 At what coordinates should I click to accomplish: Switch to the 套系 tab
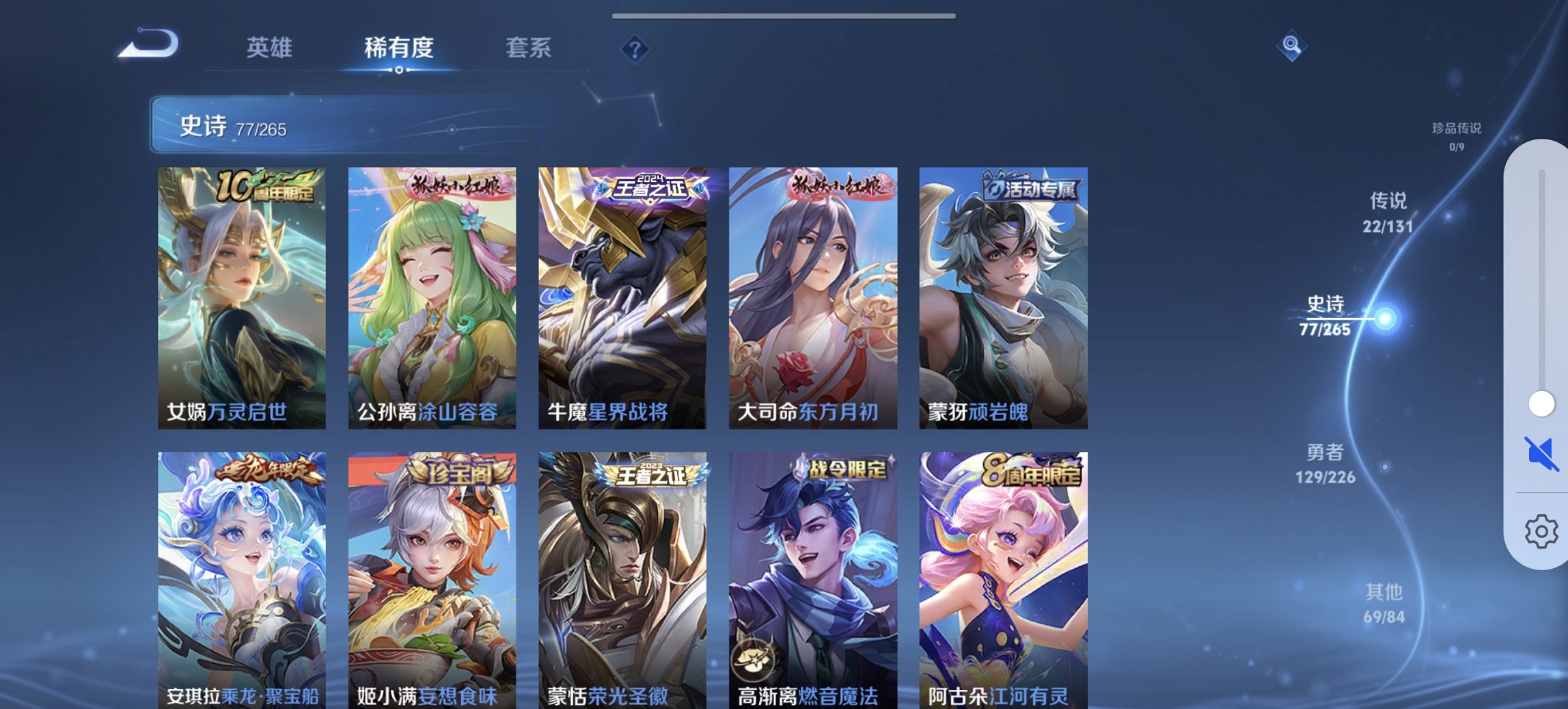(529, 48)
